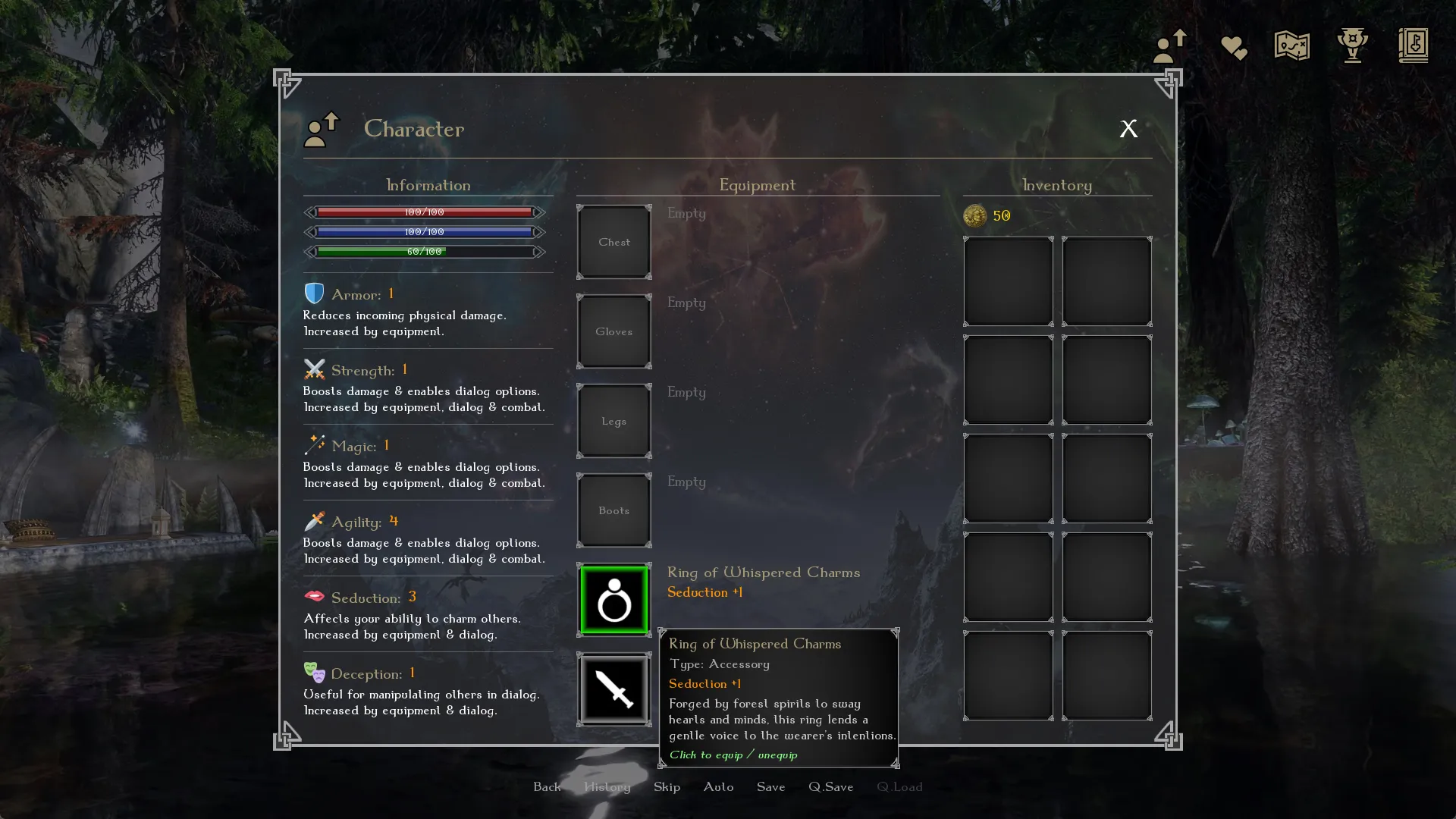Show the trophy achievements screen
The width and height of the screenshot is (1456, 819).
pyautogui.click(x=1352, y=46)
